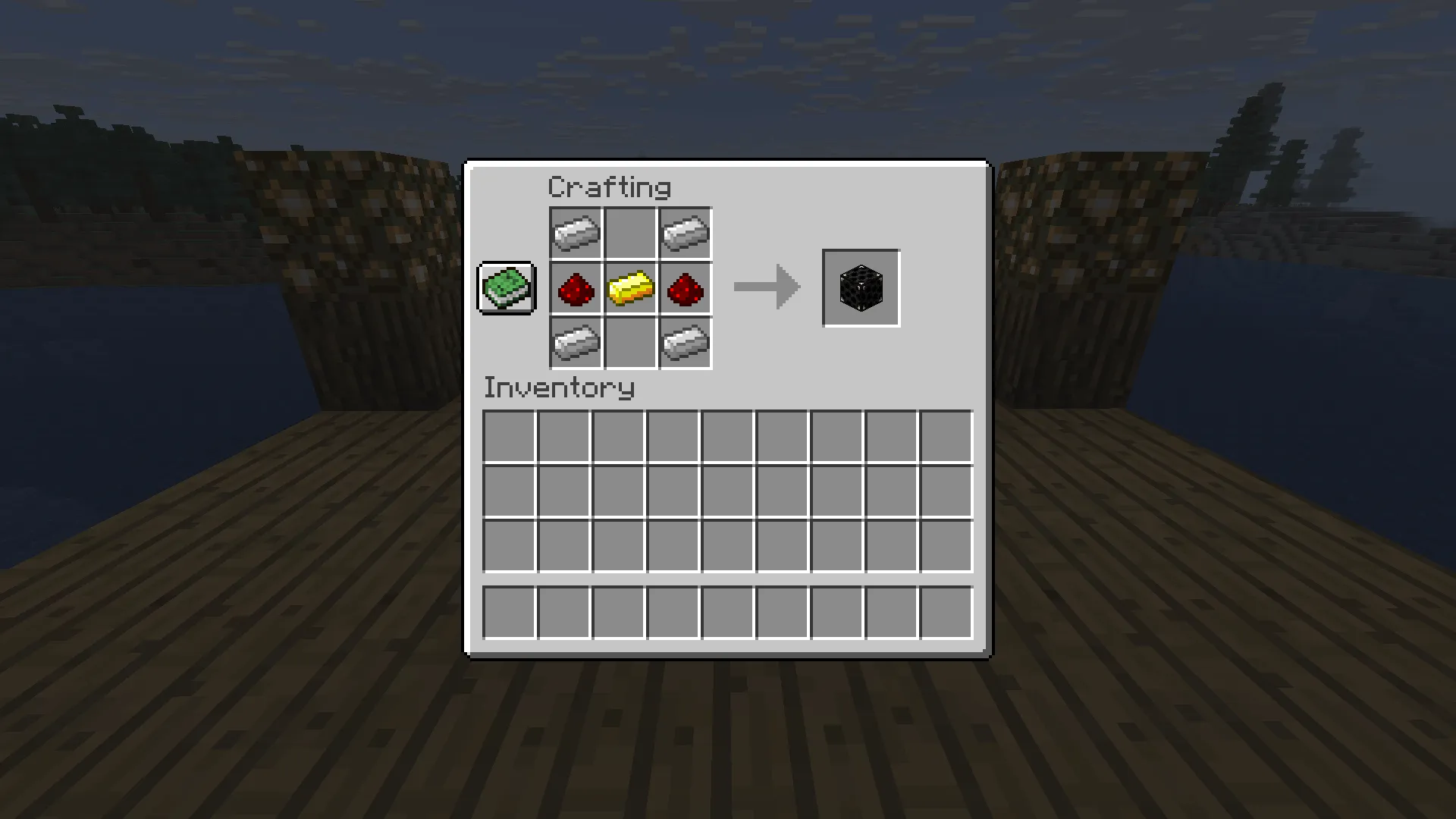Select the iron ingot in the bottom-left grid slot
The height and width of the screenshot is (819, 1456).
coord(576,343)
